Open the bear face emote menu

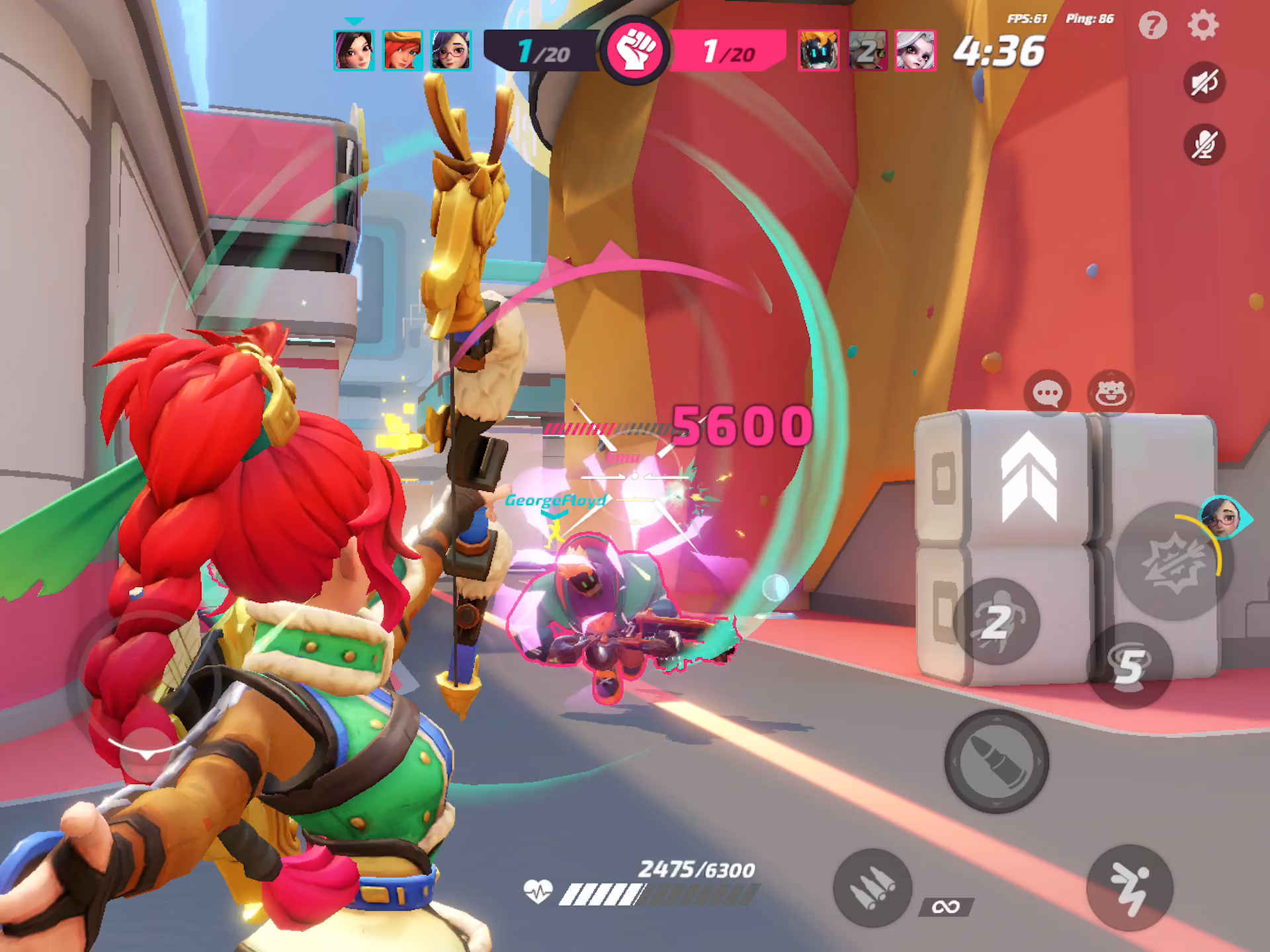tap(1111, 393)
